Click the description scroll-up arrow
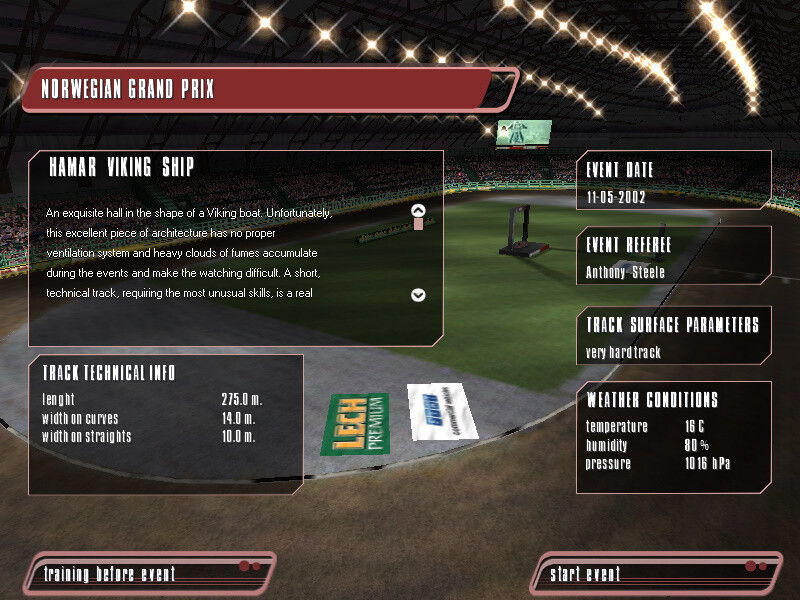The image size is (800, 600). click(x=419, y=210)
